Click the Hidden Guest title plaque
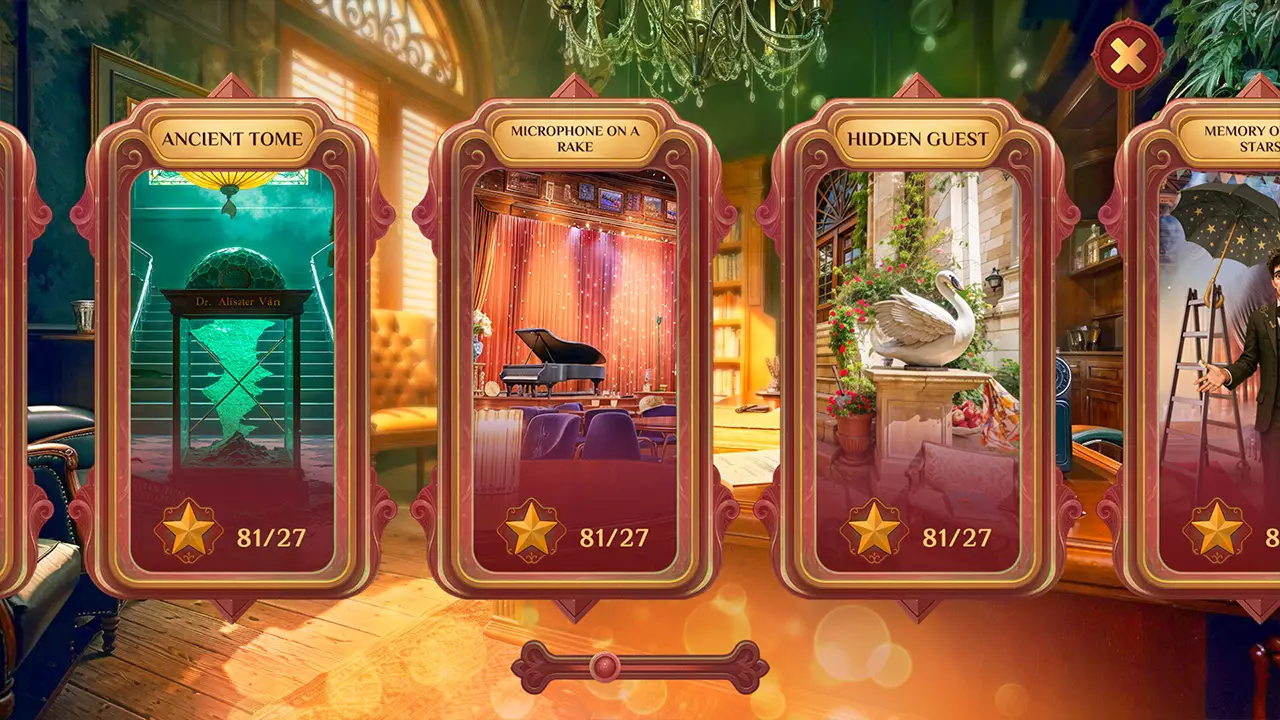Screen dimensions: 1280x720 [918, 136]
